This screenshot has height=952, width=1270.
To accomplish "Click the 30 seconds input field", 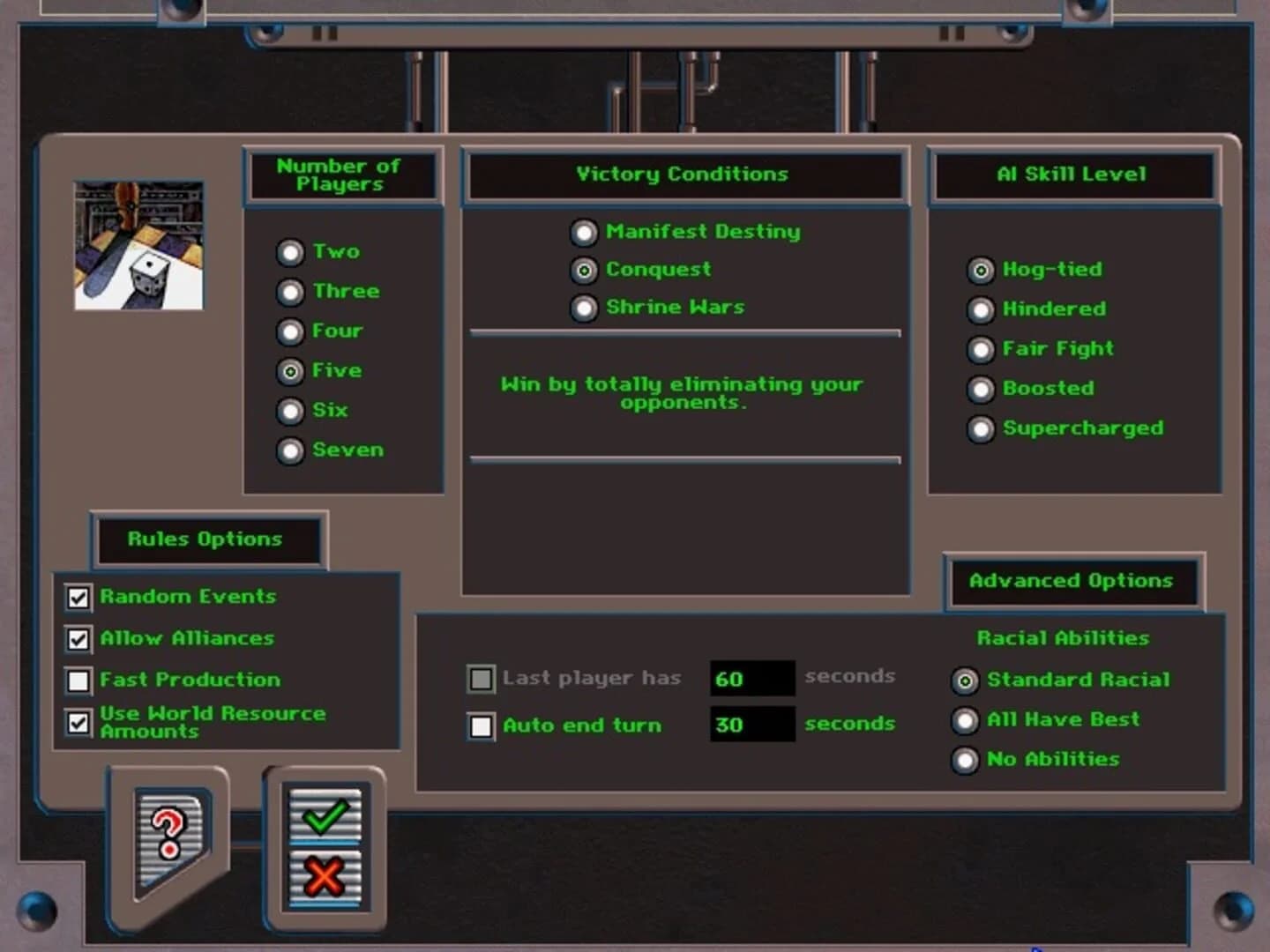I will [x=751, y=725].
